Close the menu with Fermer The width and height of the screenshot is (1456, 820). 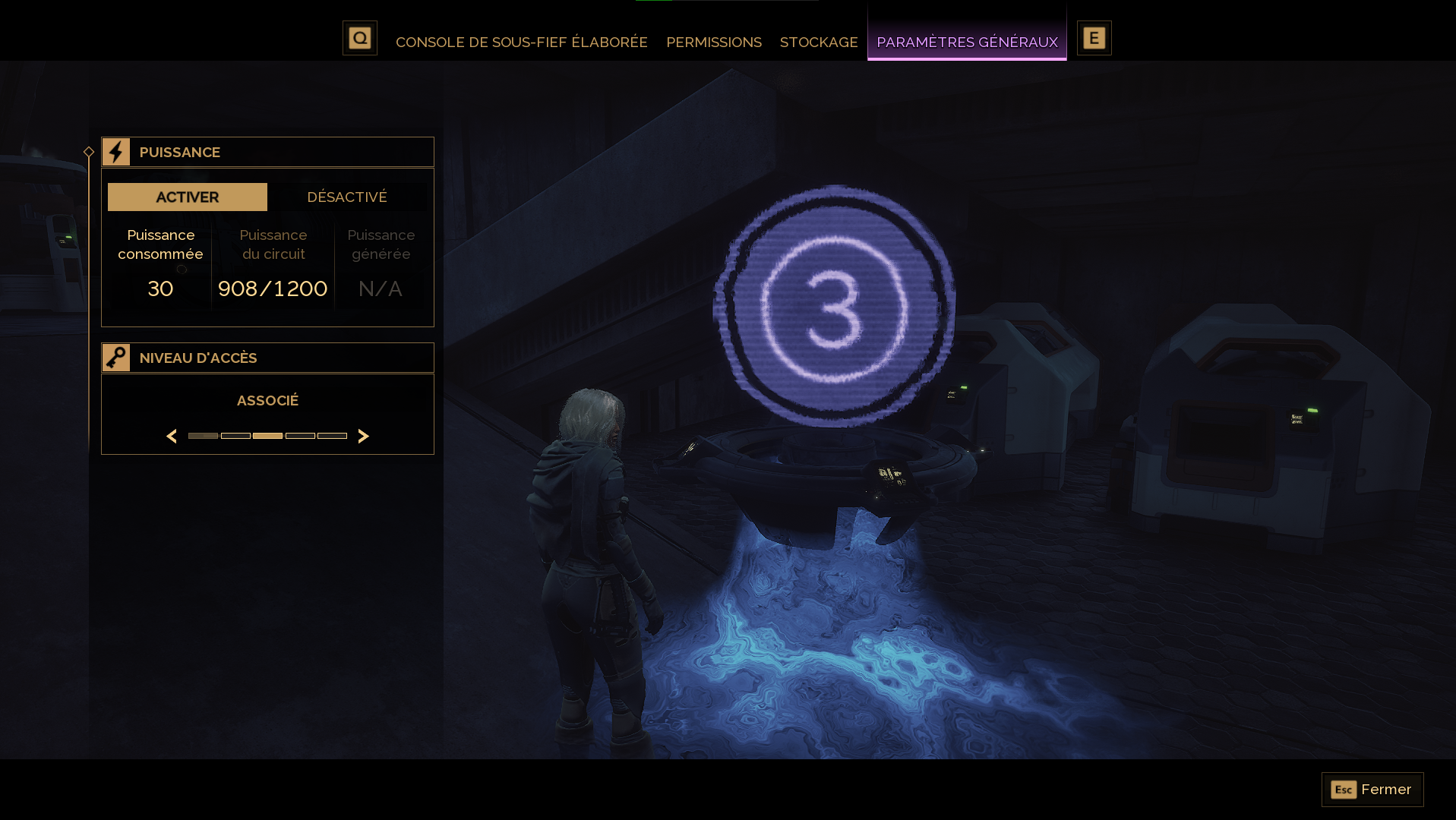coord(1372,790)
